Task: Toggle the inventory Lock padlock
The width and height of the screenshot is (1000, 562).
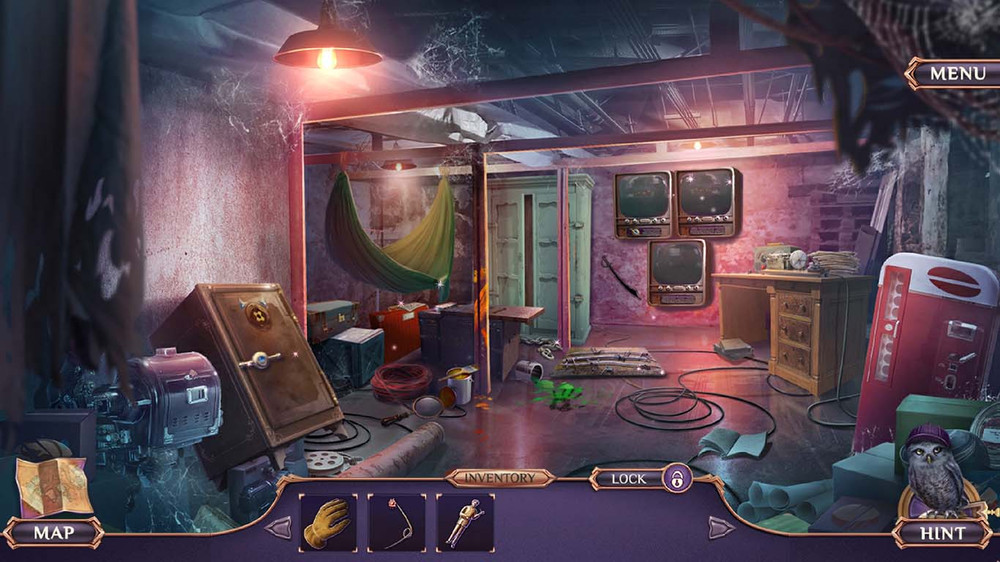Action: click(677, 478)
